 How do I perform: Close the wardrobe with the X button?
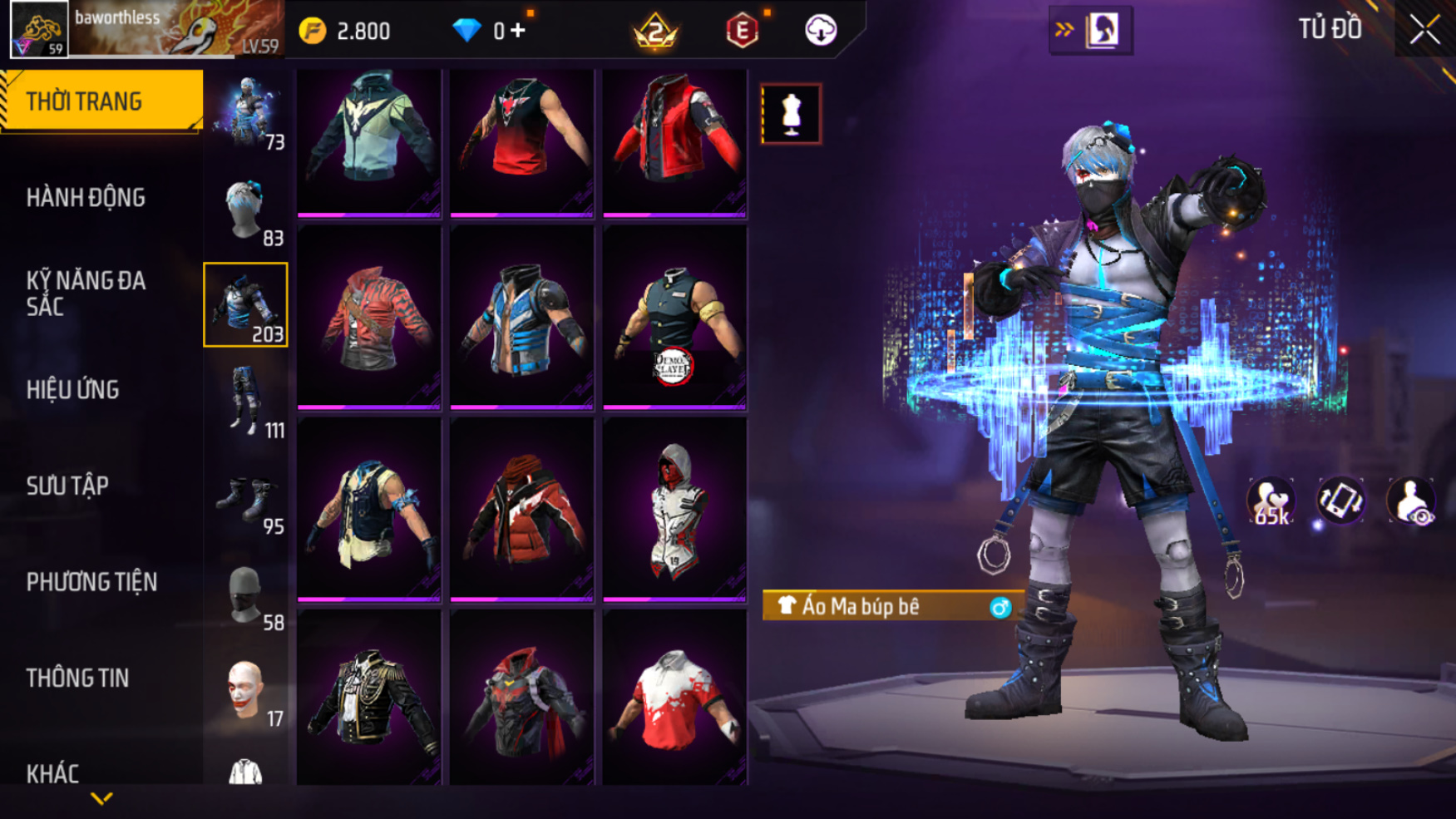[x=1424, y=31]
